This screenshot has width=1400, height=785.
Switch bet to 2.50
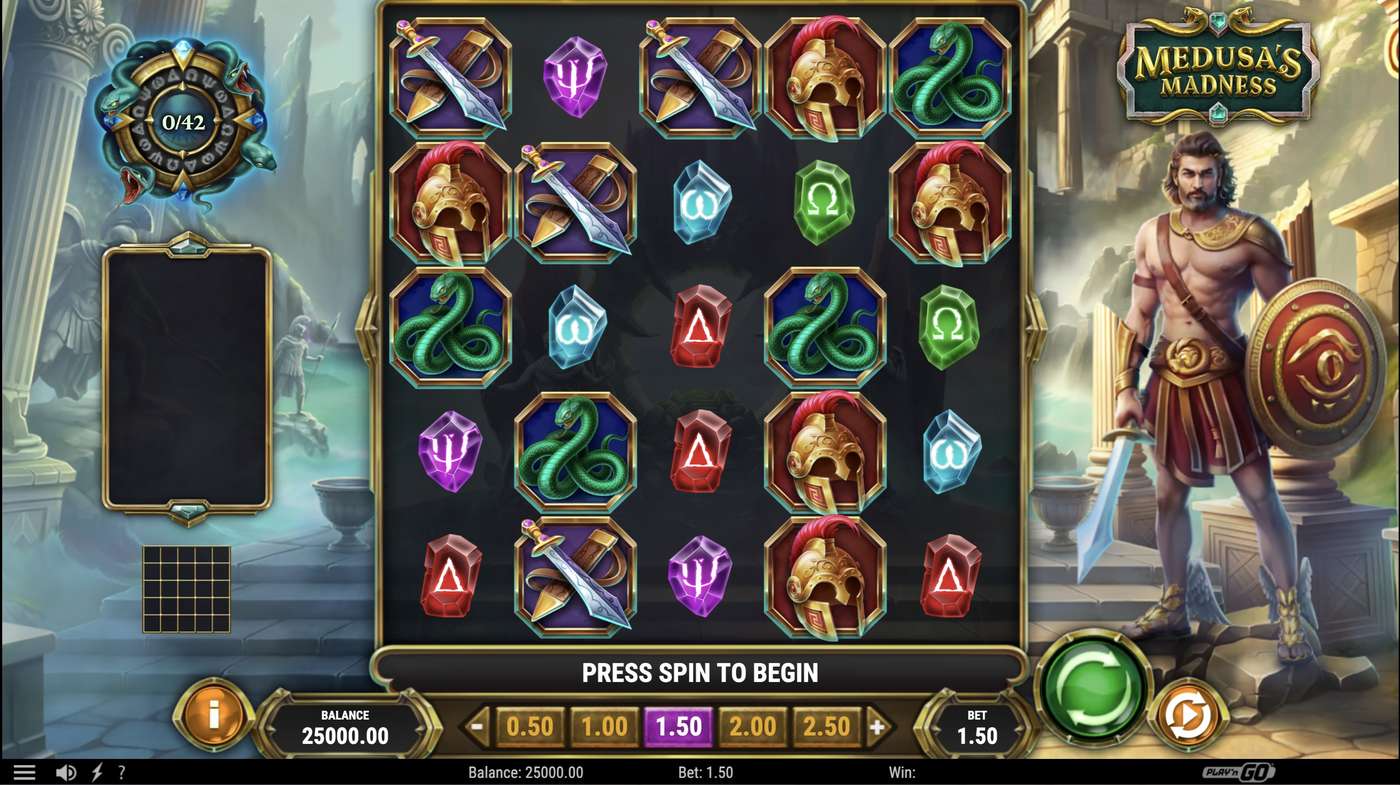pyautogui.click(x=827, y=727)
